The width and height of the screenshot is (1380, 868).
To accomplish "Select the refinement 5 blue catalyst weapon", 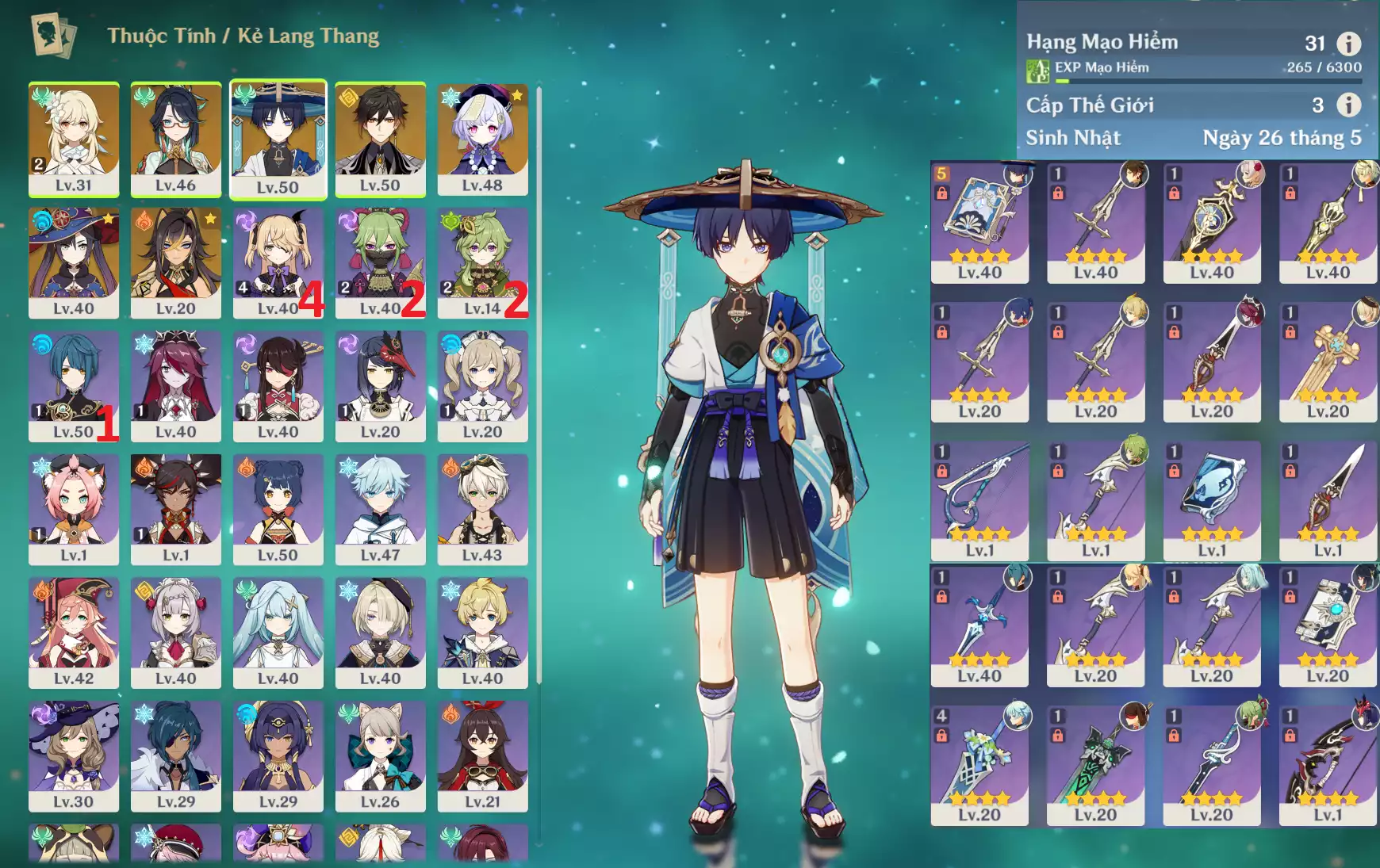I will click(979, 221).
